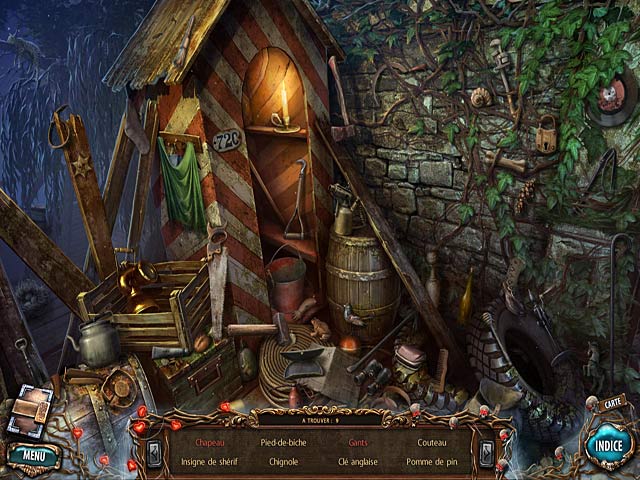Click the right arrow of the item list

click(486, 453)
